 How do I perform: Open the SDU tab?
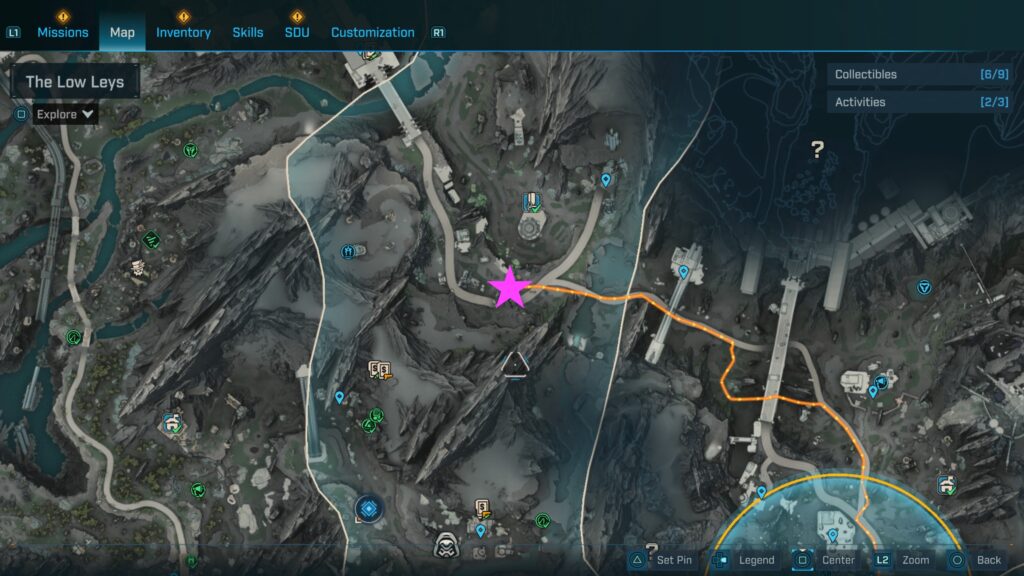(297, 32)
